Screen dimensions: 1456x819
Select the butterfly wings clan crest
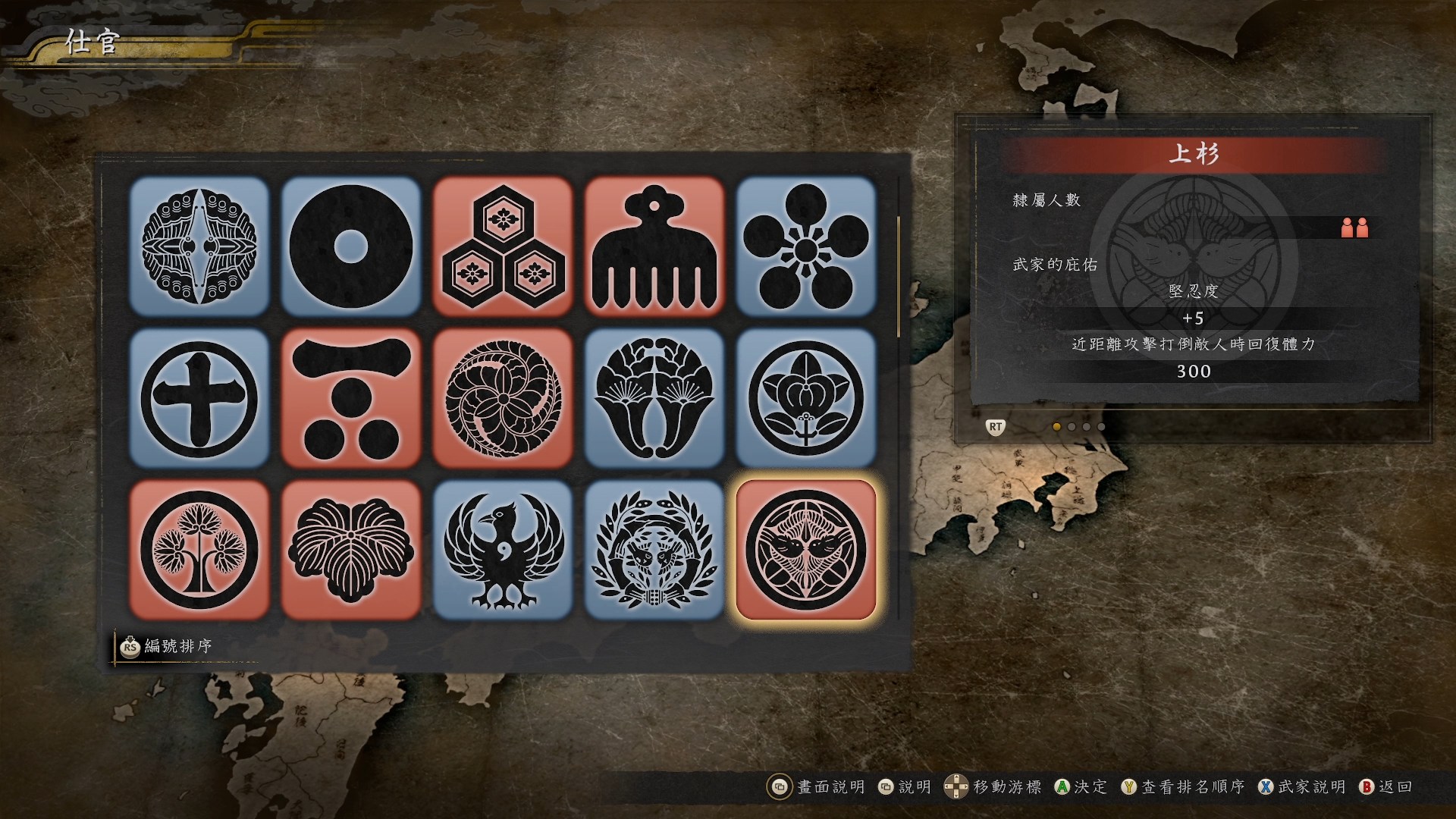point(199,246)
